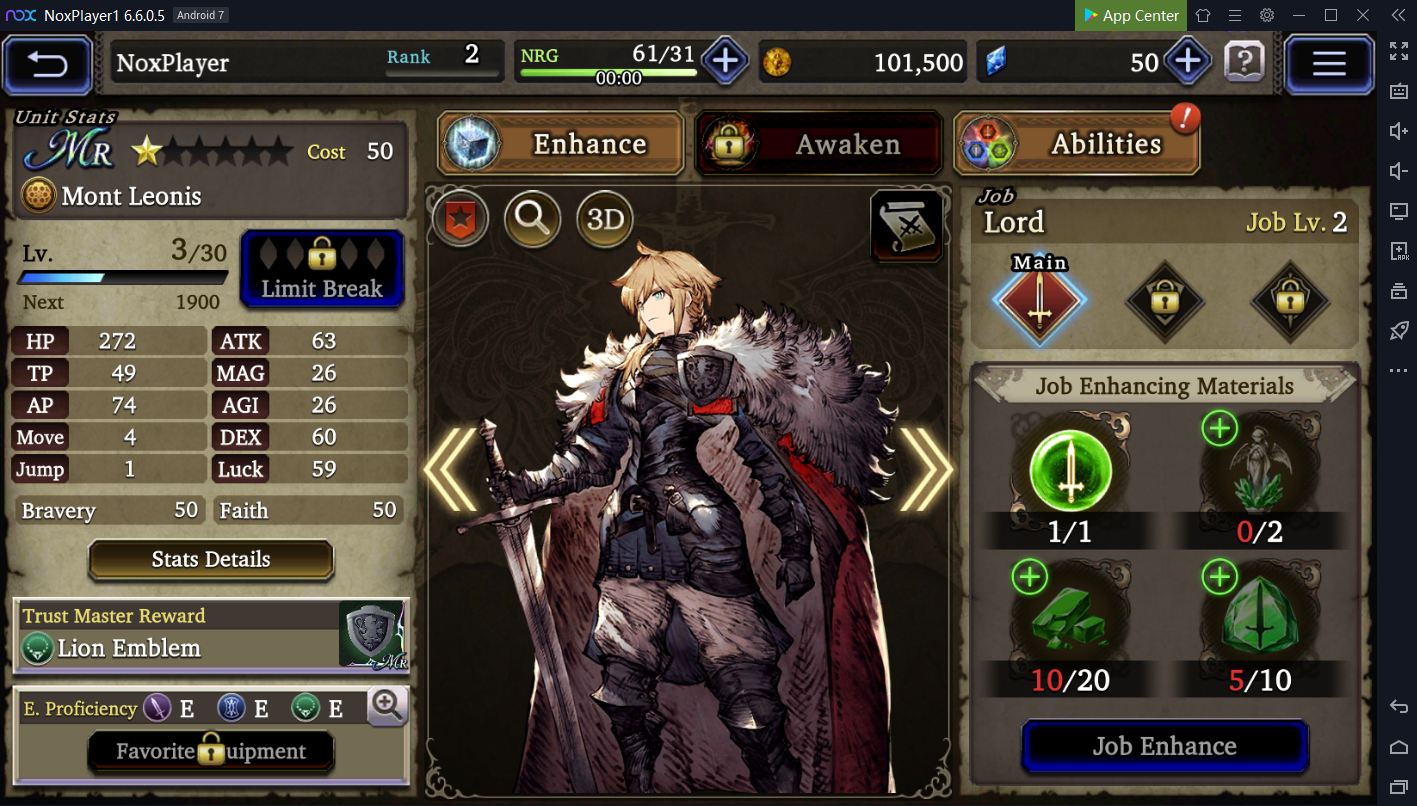
Task: Go back with the return arrow button
Action: pyautogui.click(x=47, y=64)
